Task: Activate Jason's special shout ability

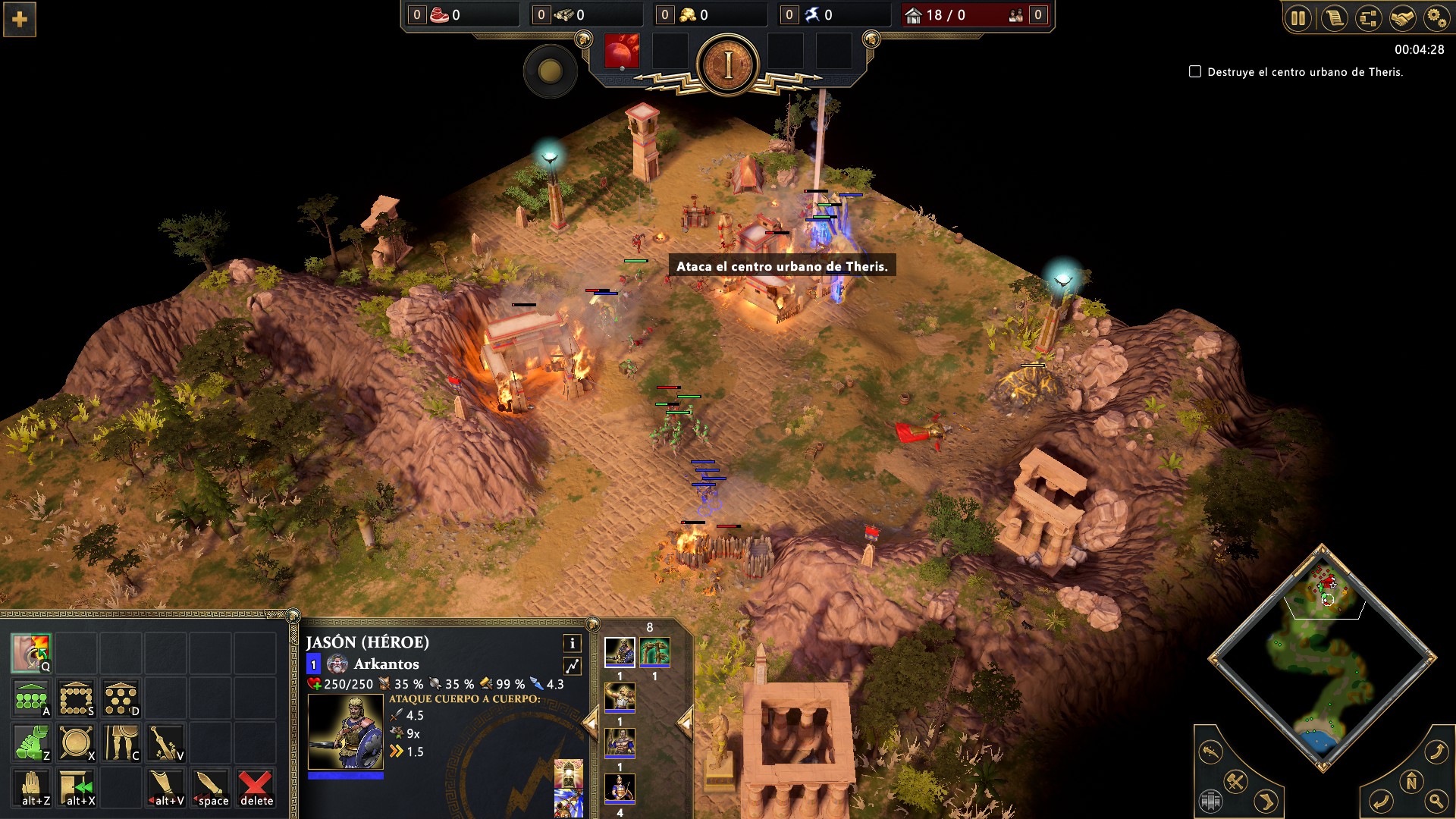Action: pyautogui.click(x=31, y=653)
